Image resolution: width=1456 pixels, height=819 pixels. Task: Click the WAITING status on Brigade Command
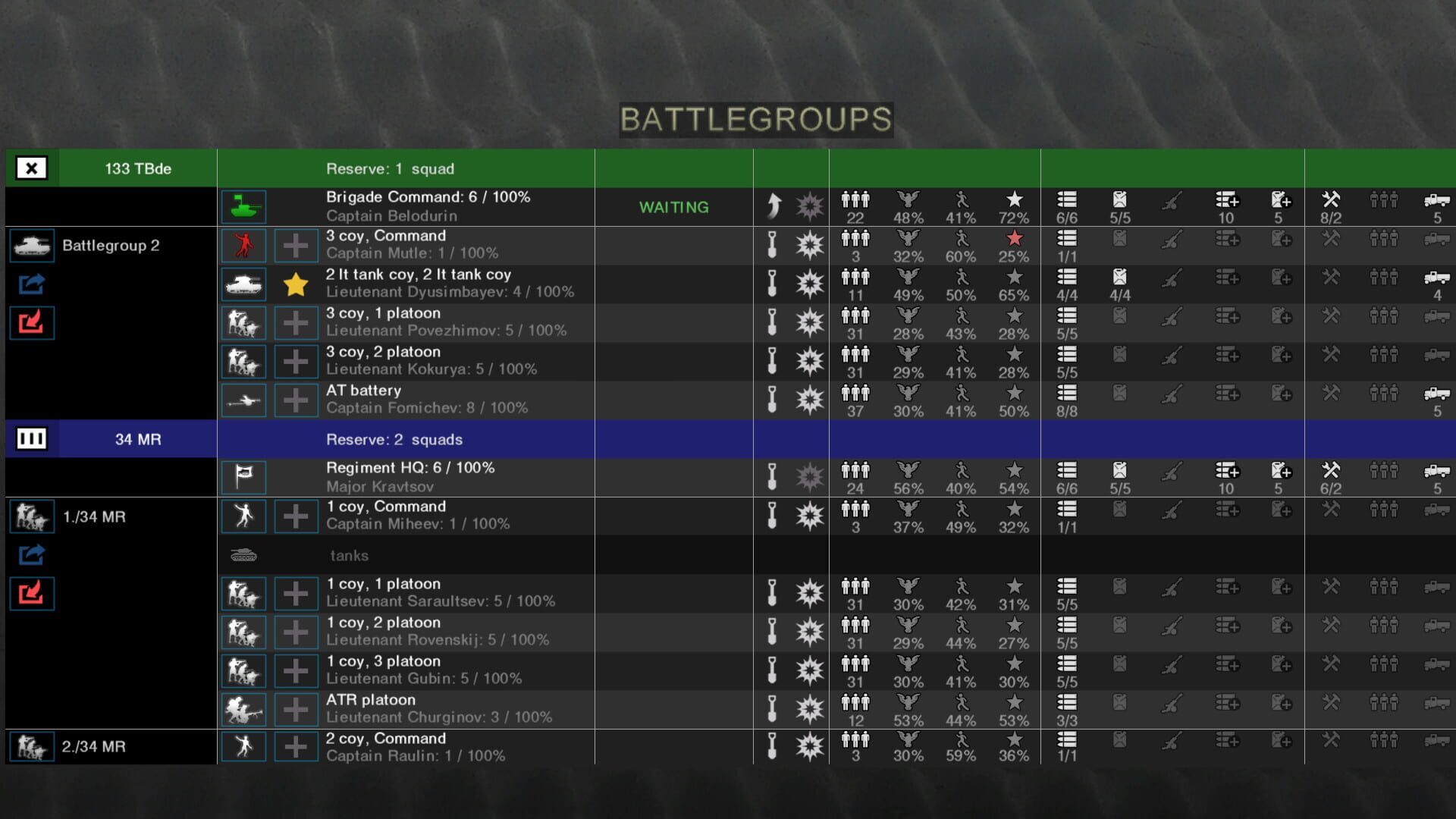[674, 206]
